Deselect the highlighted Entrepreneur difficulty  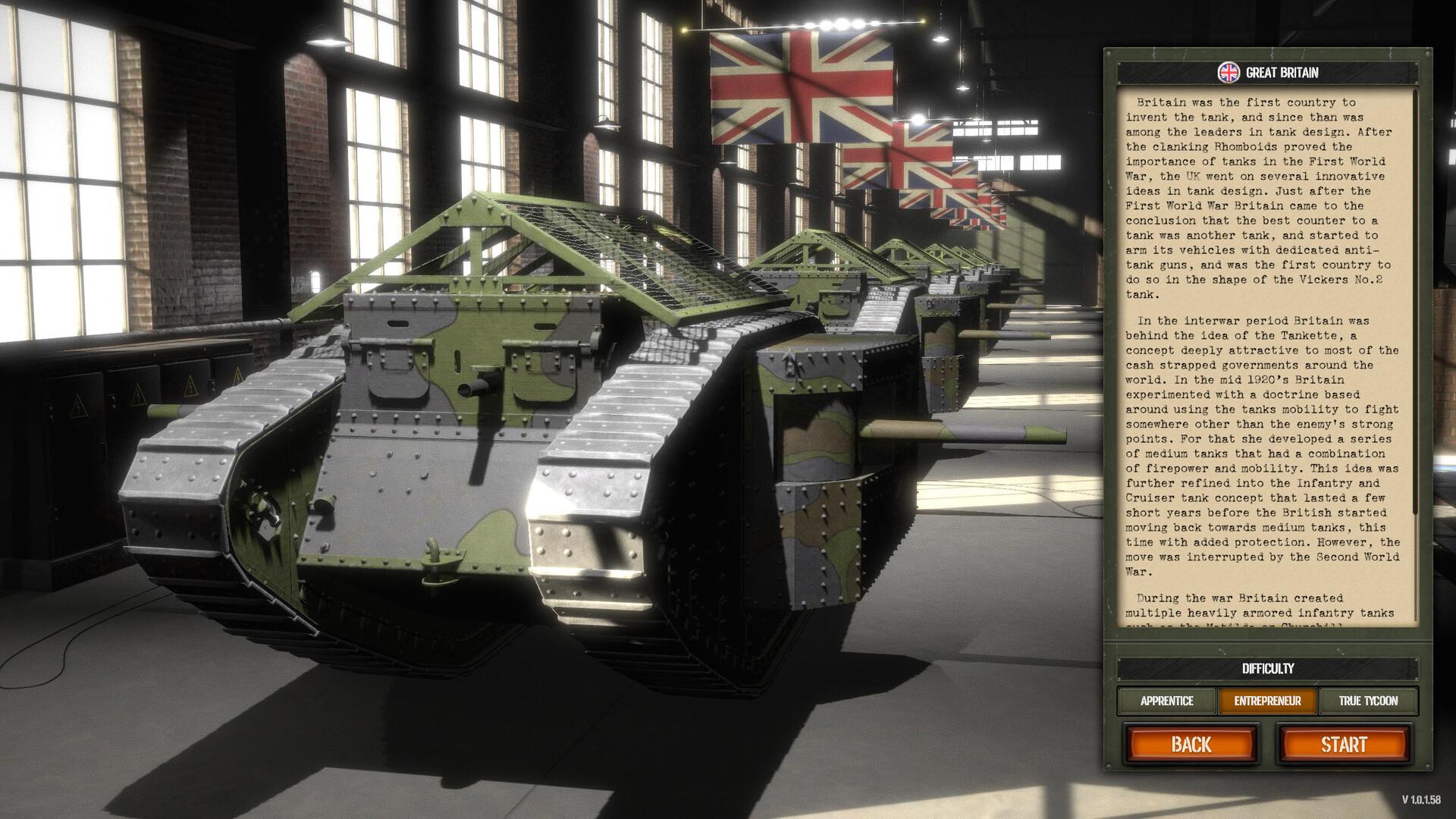(x=1269, y=701)
